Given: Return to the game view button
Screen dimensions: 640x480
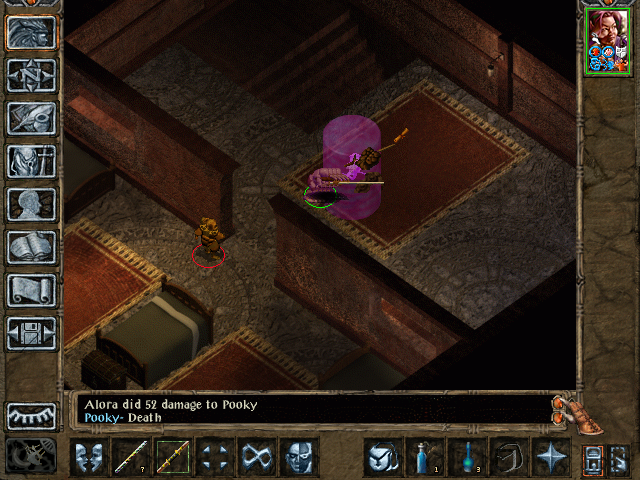Looking at the screenshot, I should coord(32,33).
